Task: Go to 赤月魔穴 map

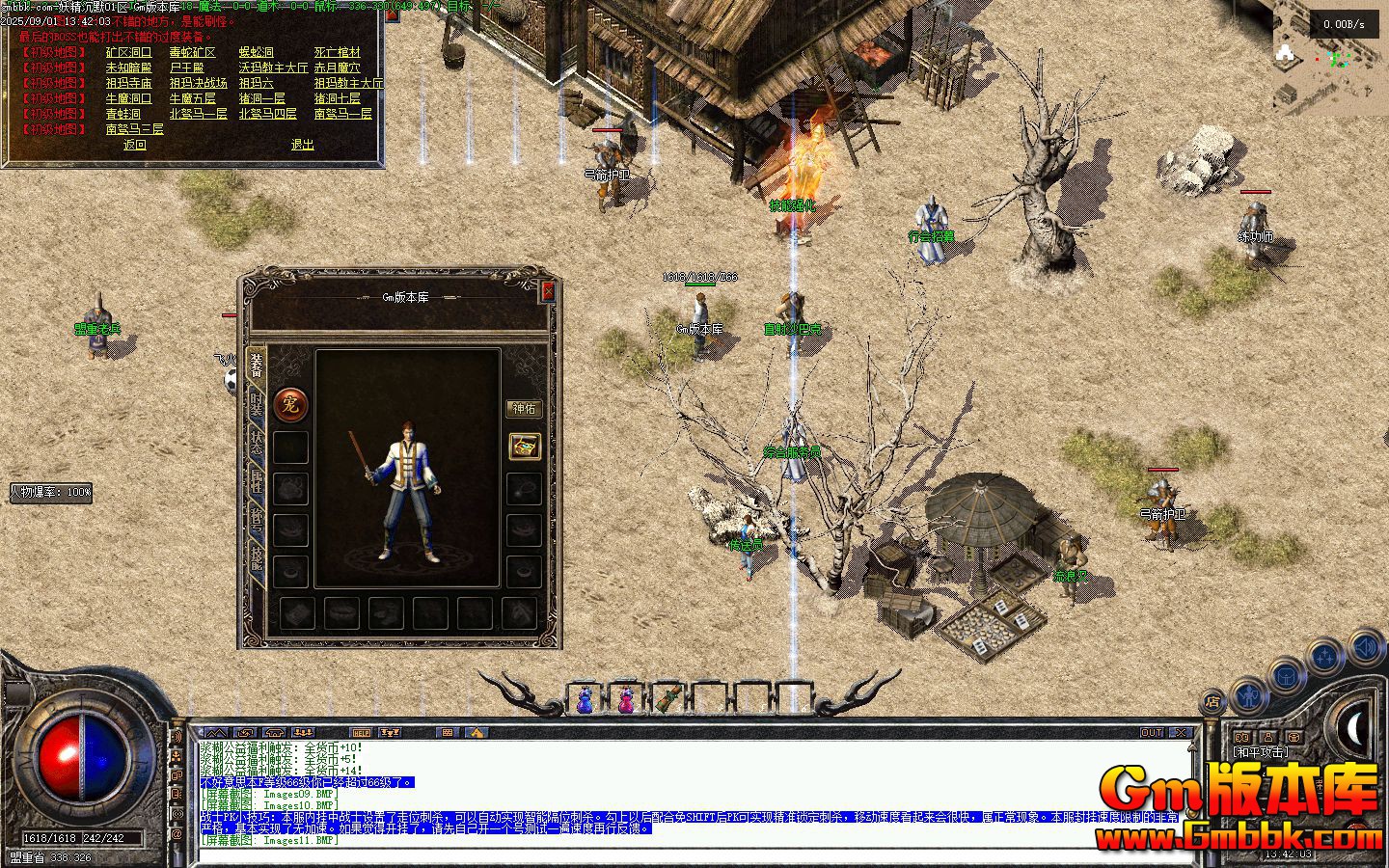Action: [337, 68]
